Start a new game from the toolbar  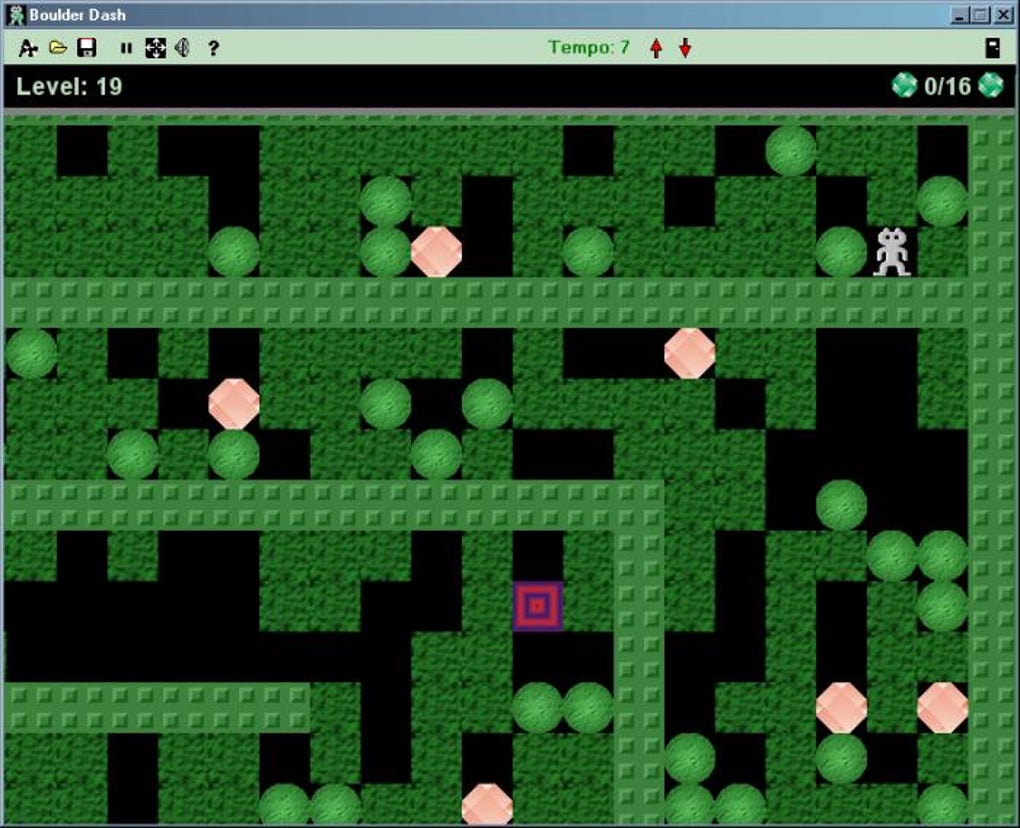[28, 48]
